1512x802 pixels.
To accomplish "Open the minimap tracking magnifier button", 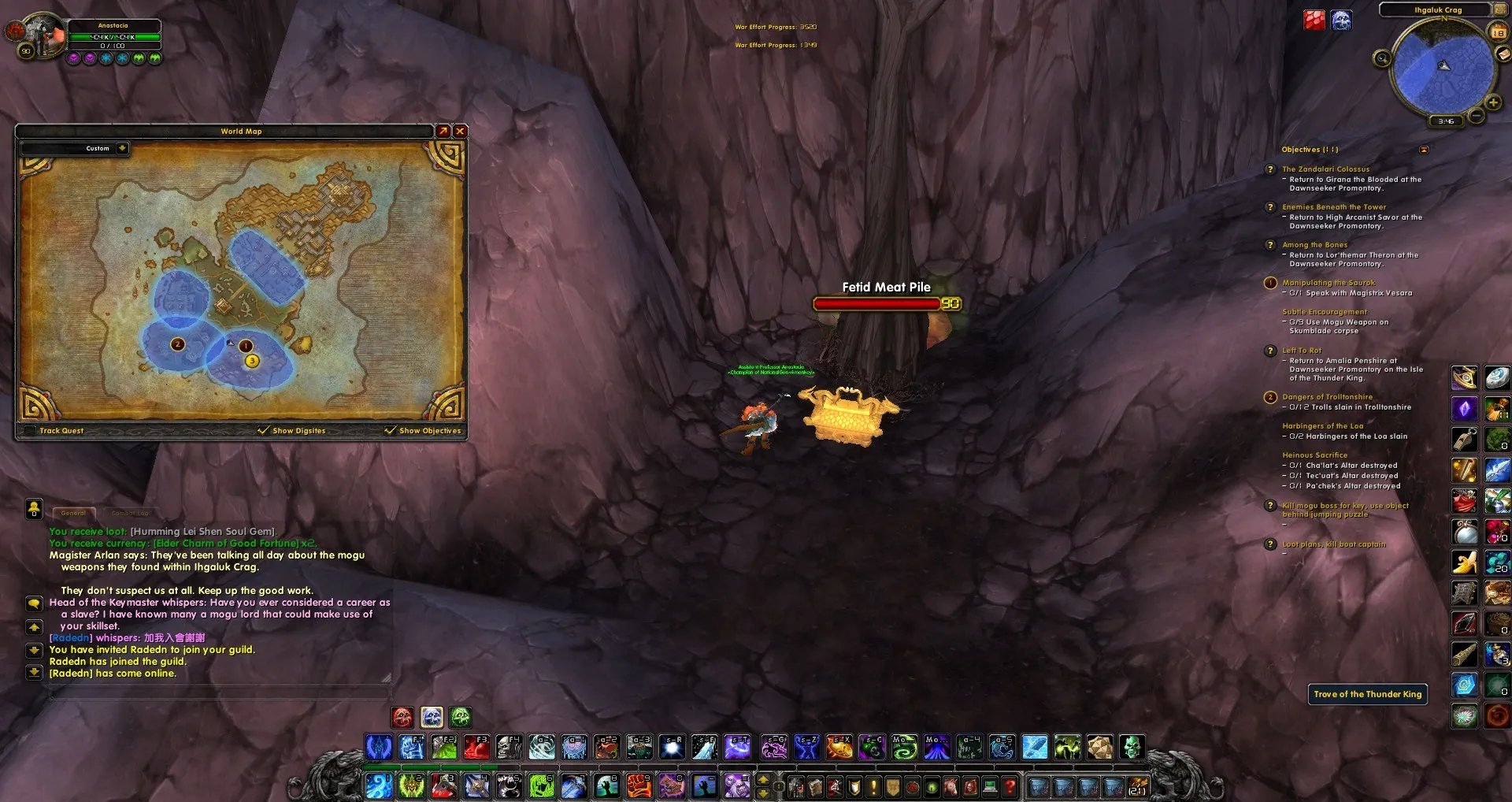I will pos(1381,58).
